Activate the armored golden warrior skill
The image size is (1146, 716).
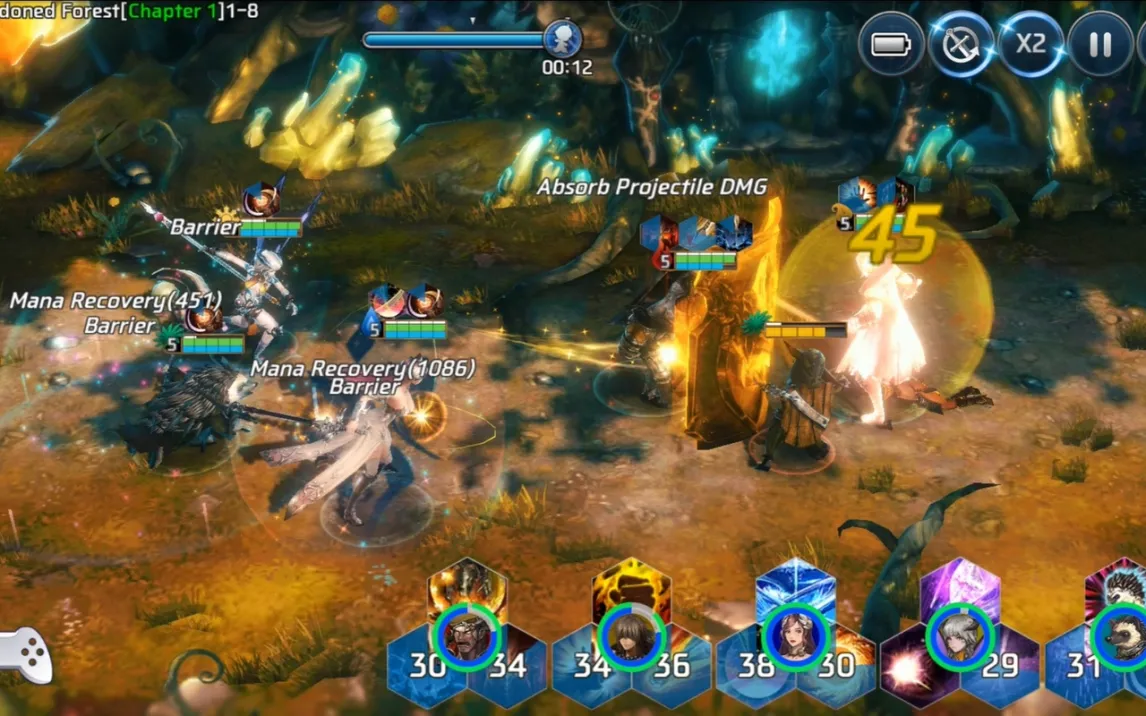click(x=467, y=587)
